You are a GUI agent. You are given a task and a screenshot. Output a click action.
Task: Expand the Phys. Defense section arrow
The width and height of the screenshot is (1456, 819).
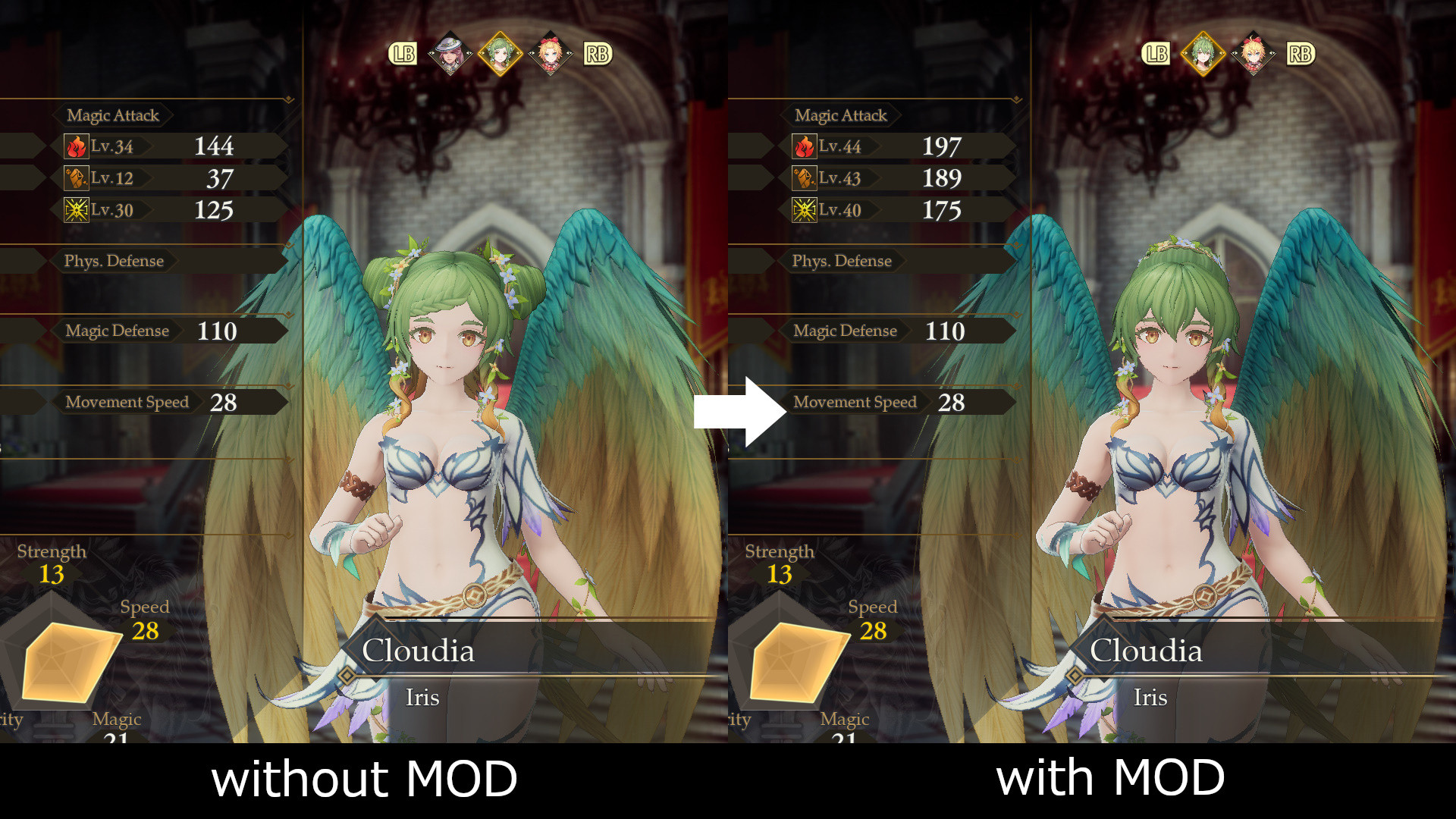pos(287,244)
